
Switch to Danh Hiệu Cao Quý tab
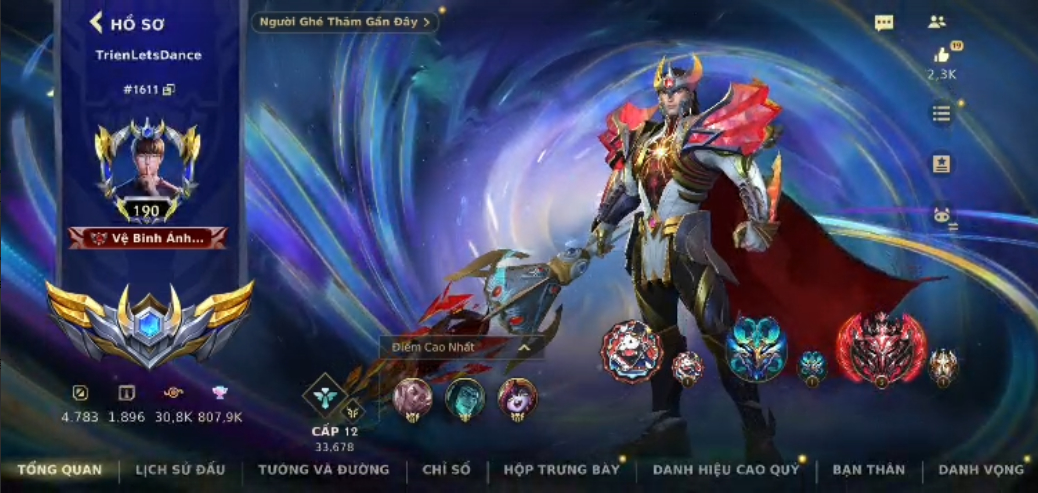point(726,469)
